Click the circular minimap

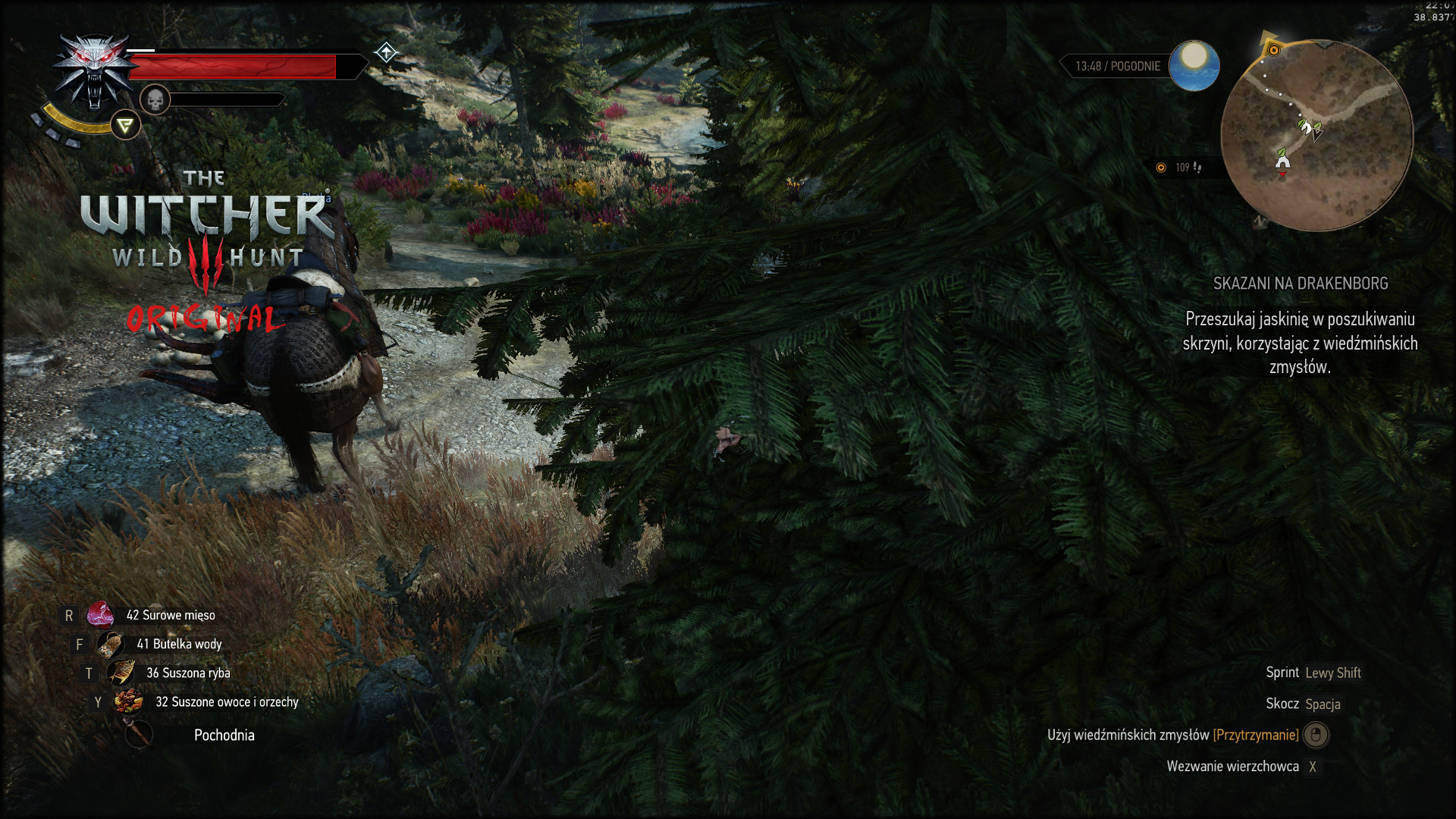pyautogui.click(x=1317, y=135)
